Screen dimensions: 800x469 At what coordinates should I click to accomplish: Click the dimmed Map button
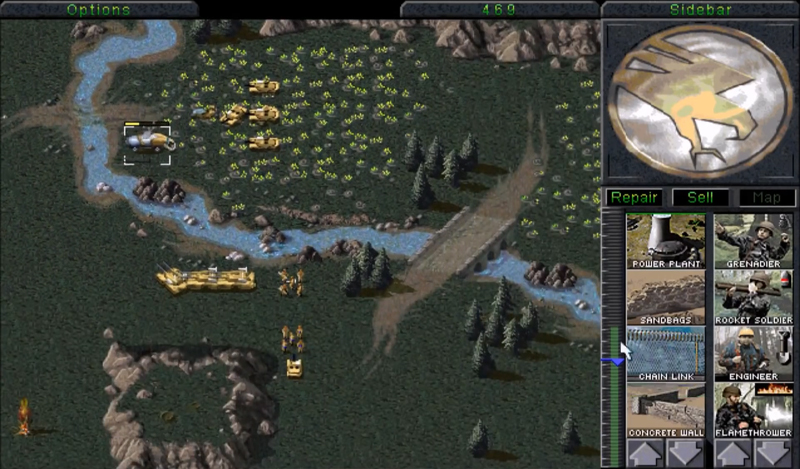766,198
